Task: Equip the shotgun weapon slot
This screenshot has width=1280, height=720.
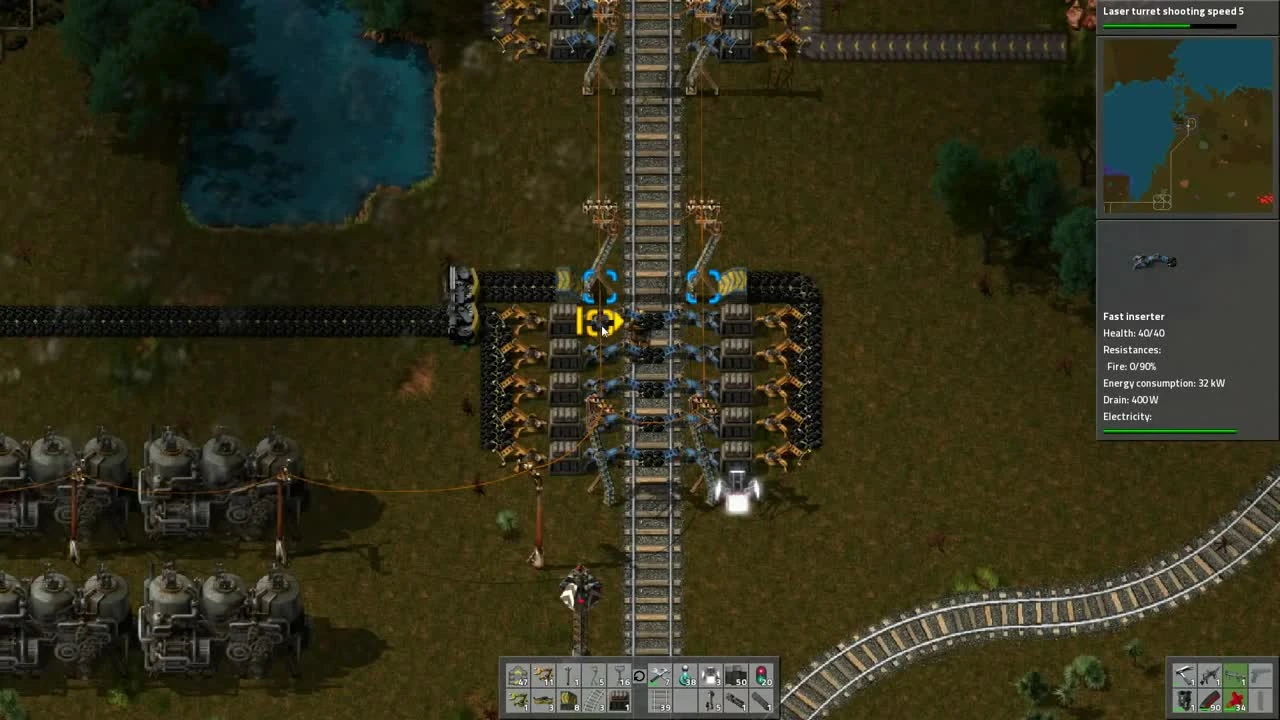Action: (1185, 675)
